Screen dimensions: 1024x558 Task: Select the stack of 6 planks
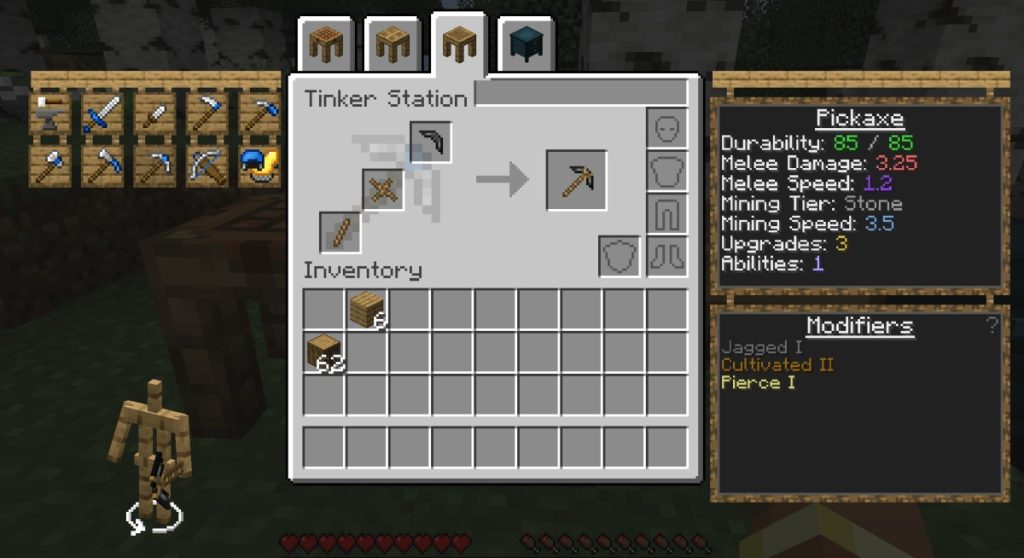[x=368, y=310]
